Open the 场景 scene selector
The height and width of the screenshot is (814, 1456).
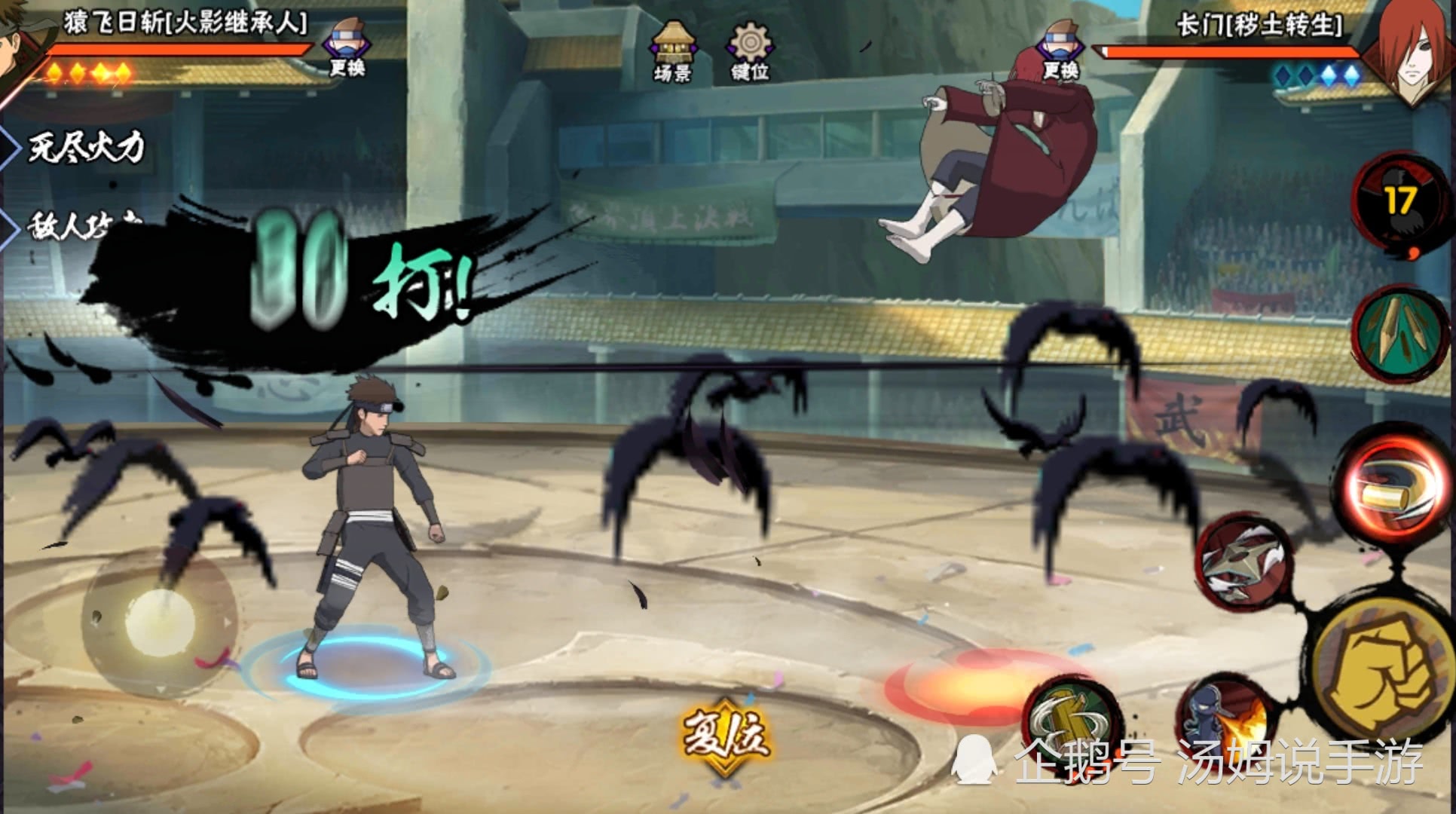(x=672, y=51)
